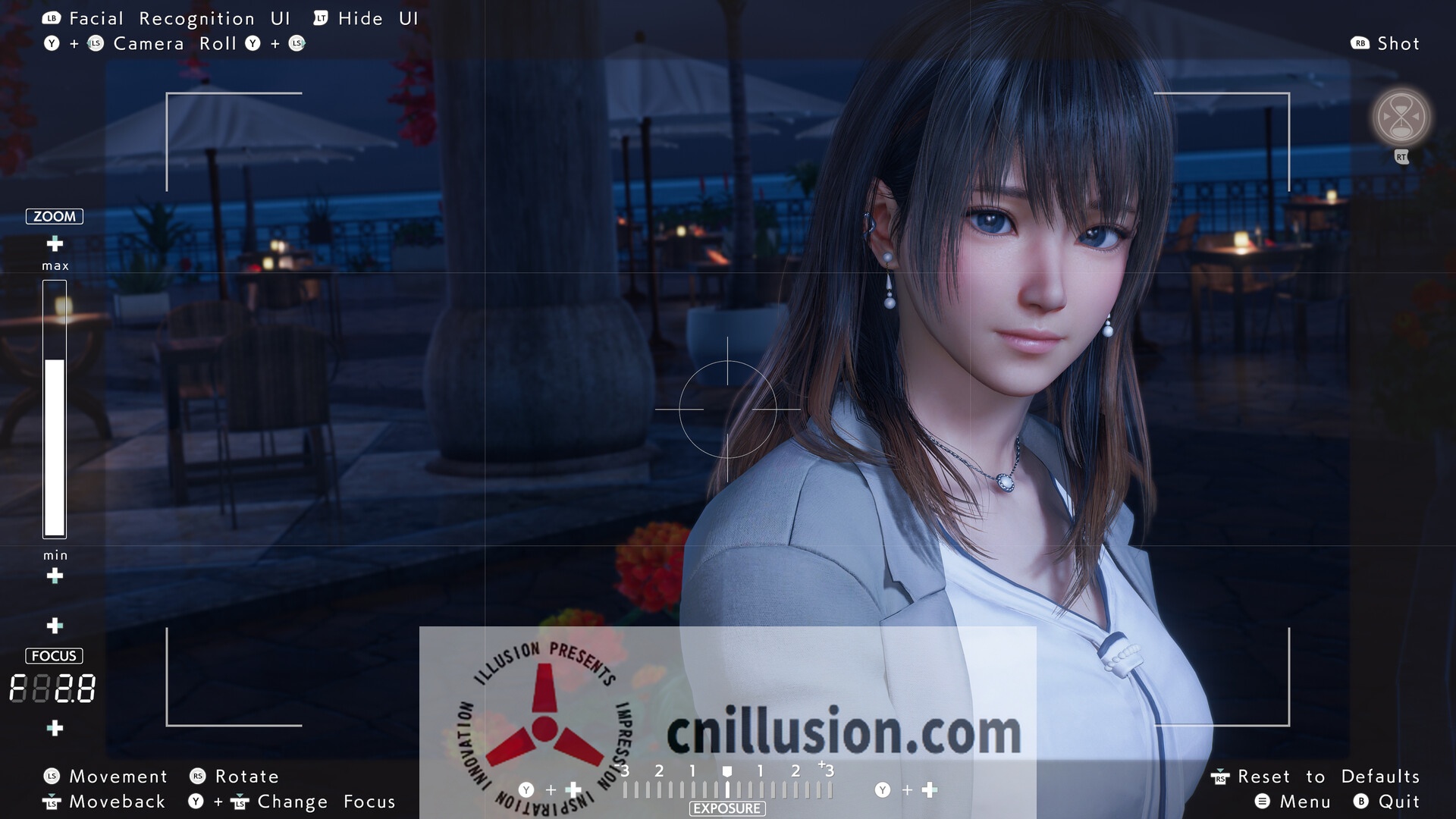Click the Menu list icon

1264,801
